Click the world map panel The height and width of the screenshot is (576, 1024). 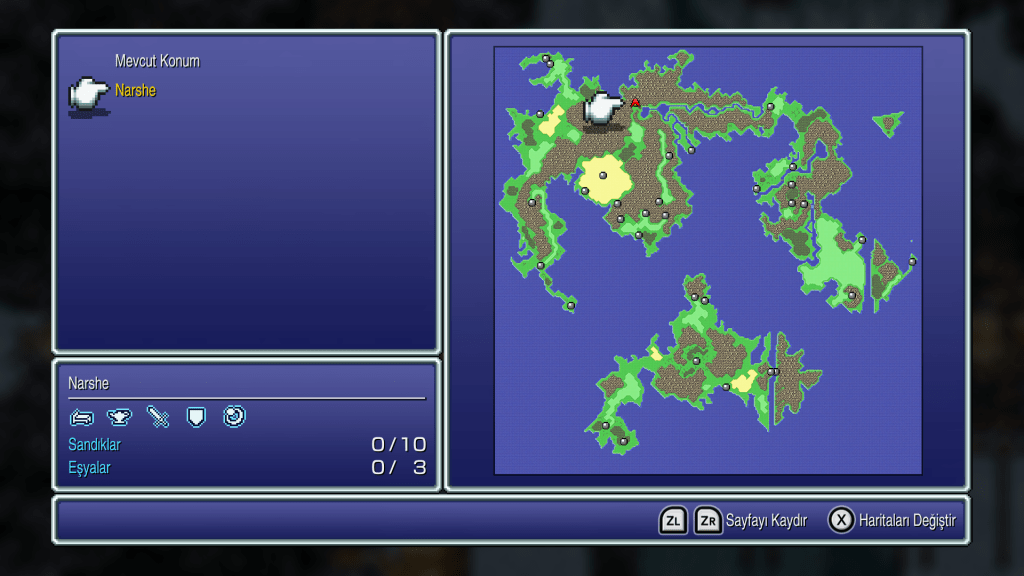[x=707, y=260]
